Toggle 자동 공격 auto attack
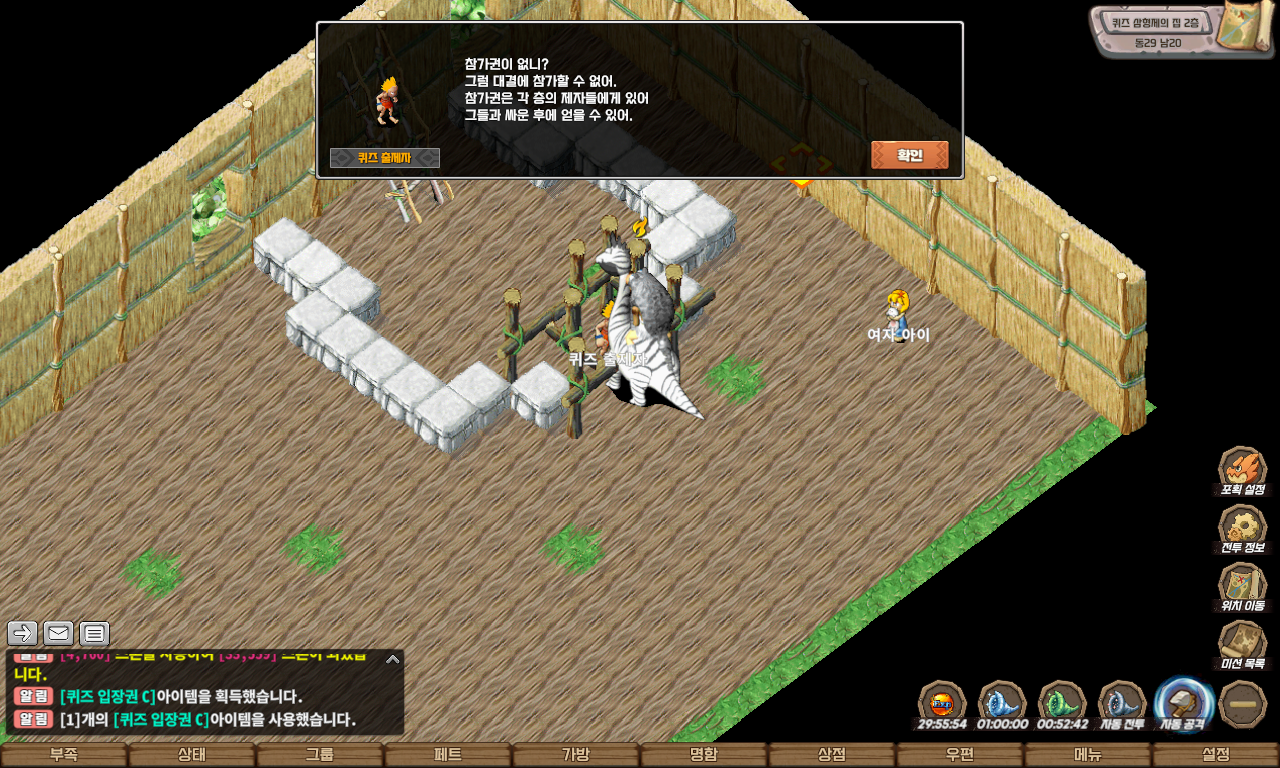The width and height of the screenshot is (1280, 768). pos(1184,701)
